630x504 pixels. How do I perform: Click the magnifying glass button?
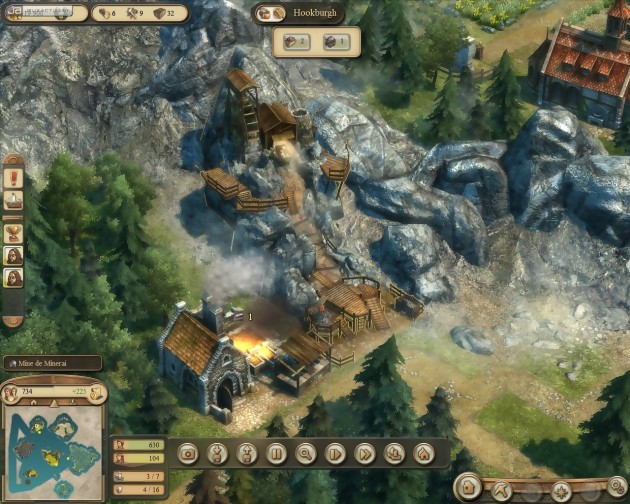(x=305, y=453)
